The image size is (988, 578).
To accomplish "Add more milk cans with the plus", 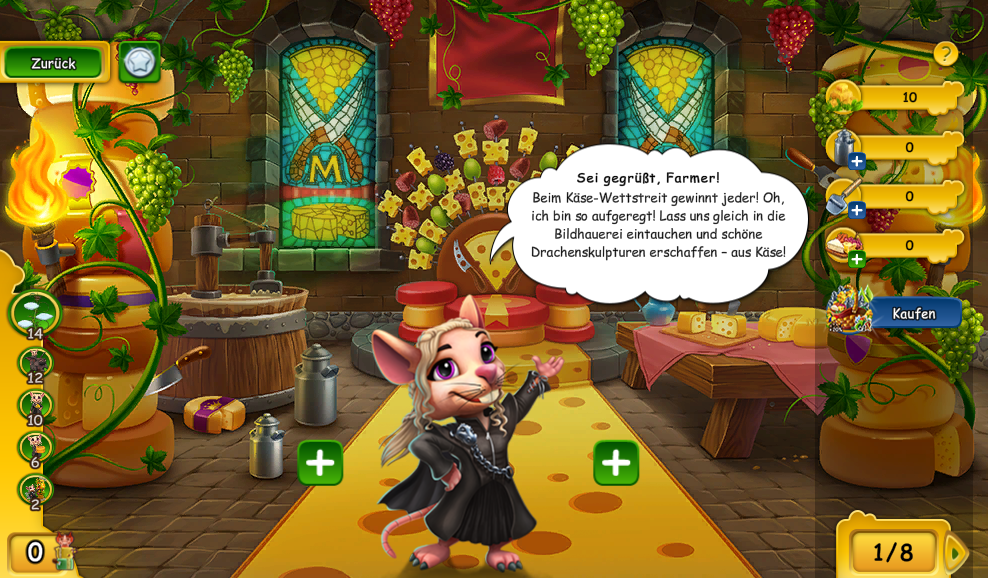I will tap(856, 161).
